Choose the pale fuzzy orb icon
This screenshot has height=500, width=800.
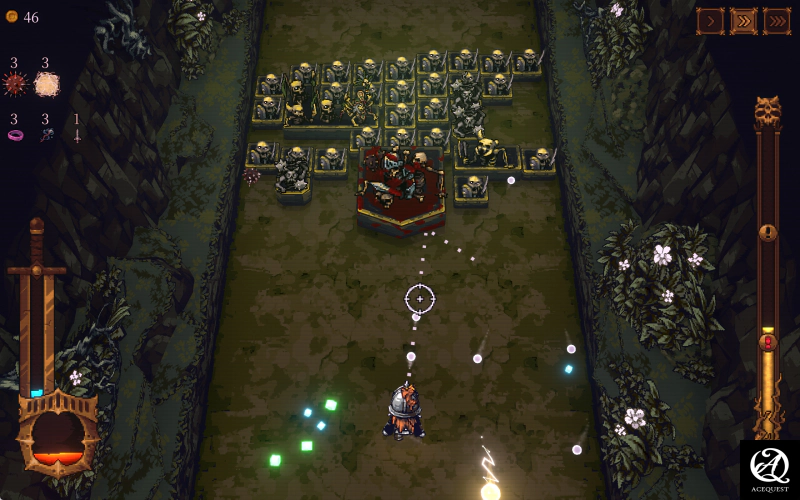click(46, 85)
